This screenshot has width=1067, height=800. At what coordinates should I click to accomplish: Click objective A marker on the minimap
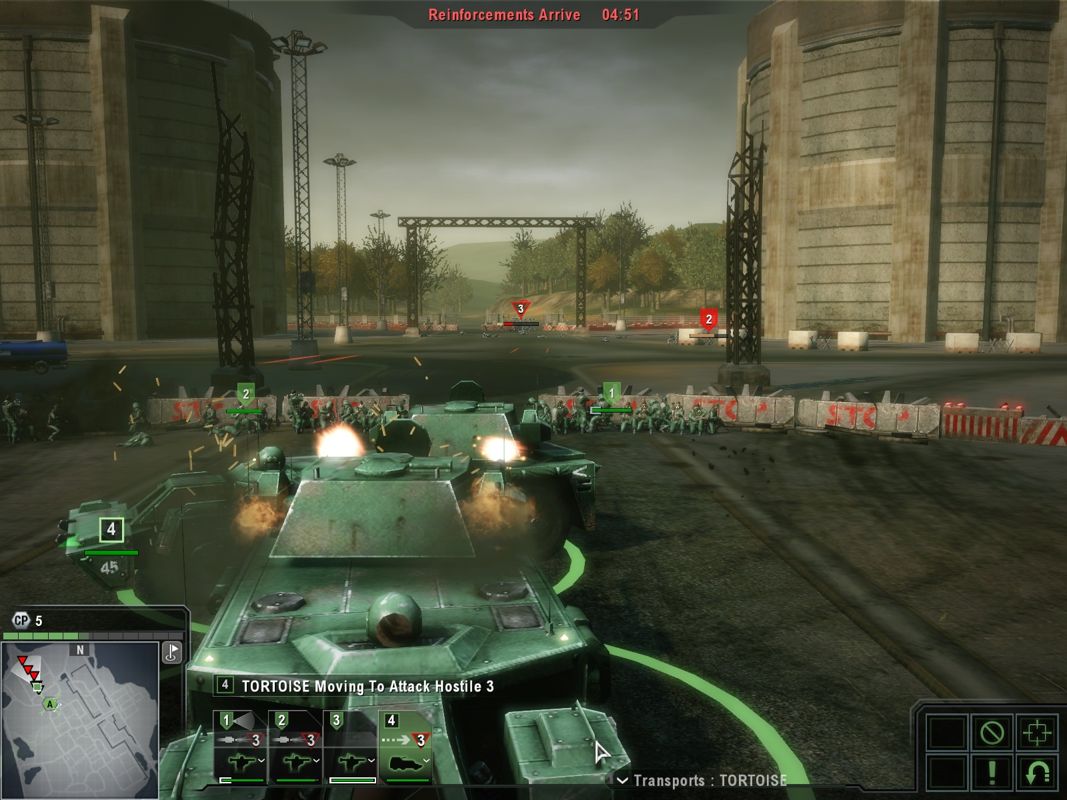coord(48,704)
